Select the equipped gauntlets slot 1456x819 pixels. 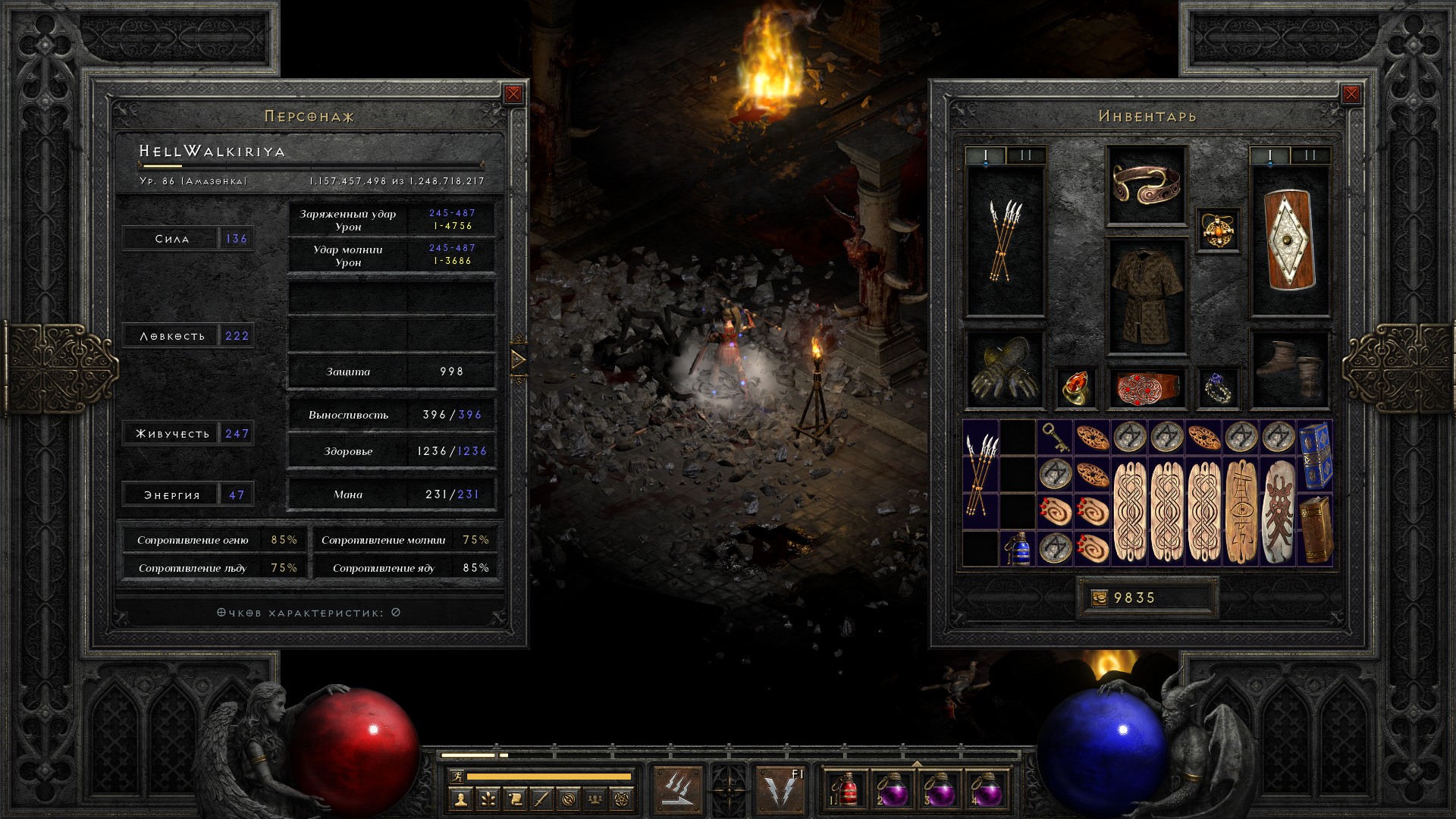tap(1005, 369)
